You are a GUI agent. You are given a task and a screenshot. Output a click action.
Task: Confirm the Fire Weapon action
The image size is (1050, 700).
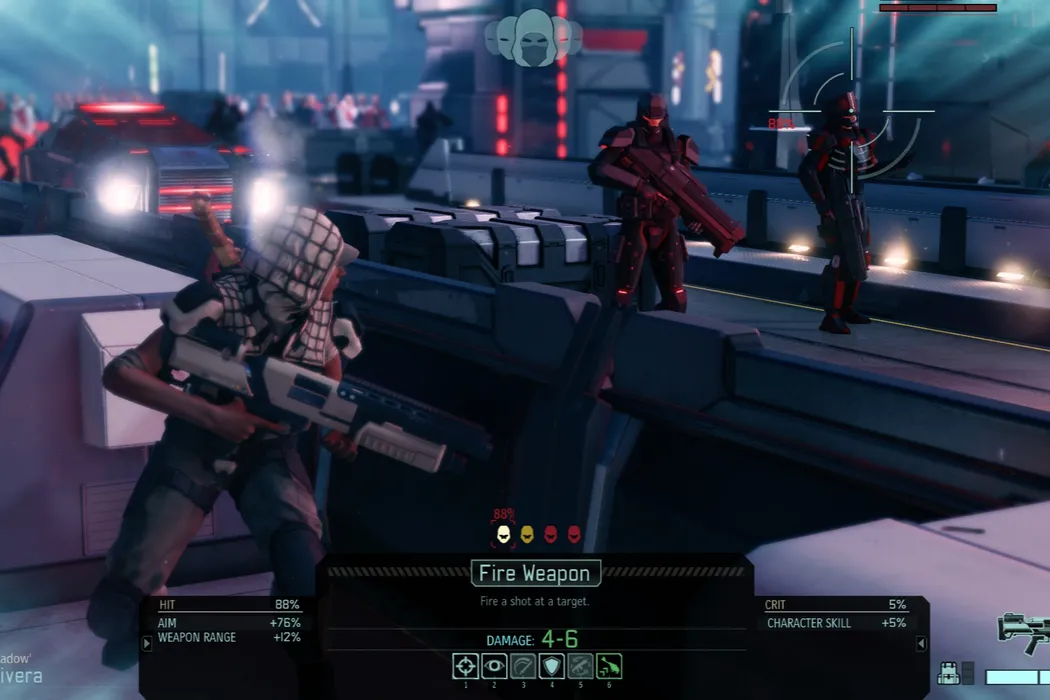point(536,573)
